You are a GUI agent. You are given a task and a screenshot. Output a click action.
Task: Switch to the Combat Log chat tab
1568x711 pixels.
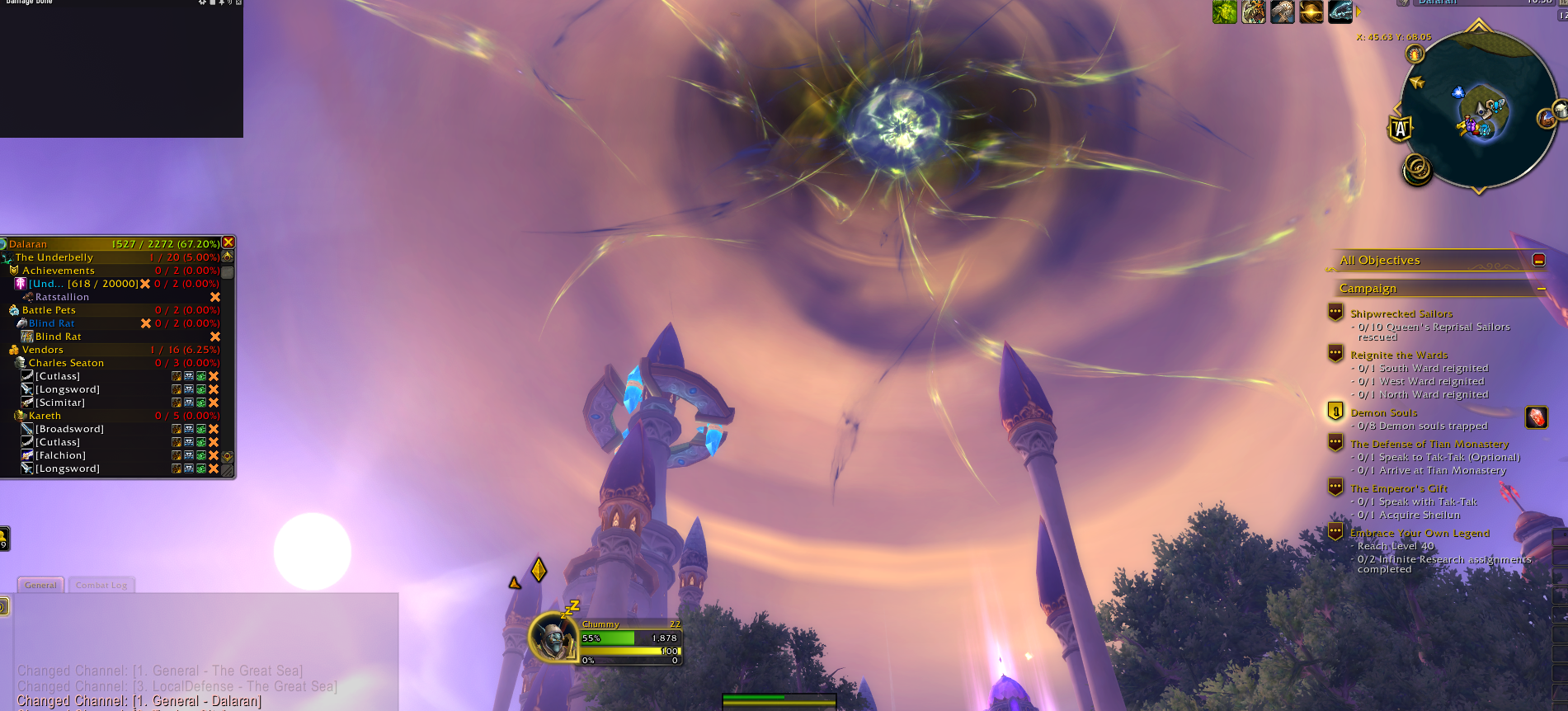101,586
